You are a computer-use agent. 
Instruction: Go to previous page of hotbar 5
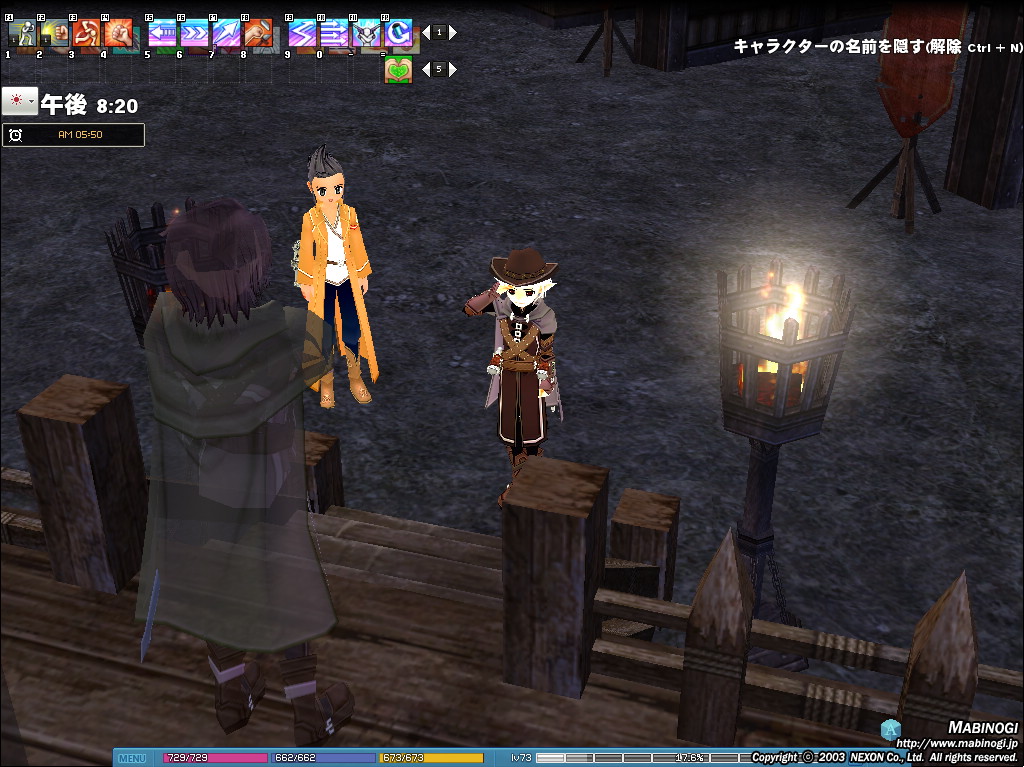point(426,69)
